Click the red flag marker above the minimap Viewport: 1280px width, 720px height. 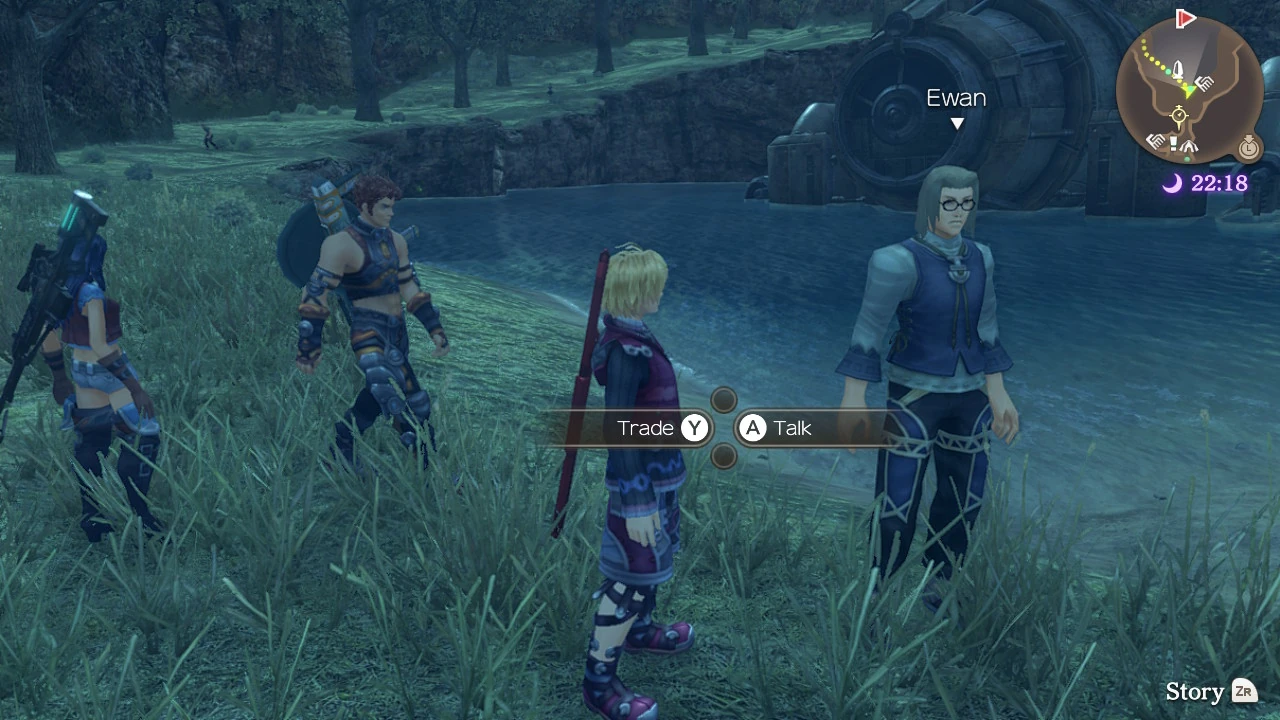(x=1184, y=17)
